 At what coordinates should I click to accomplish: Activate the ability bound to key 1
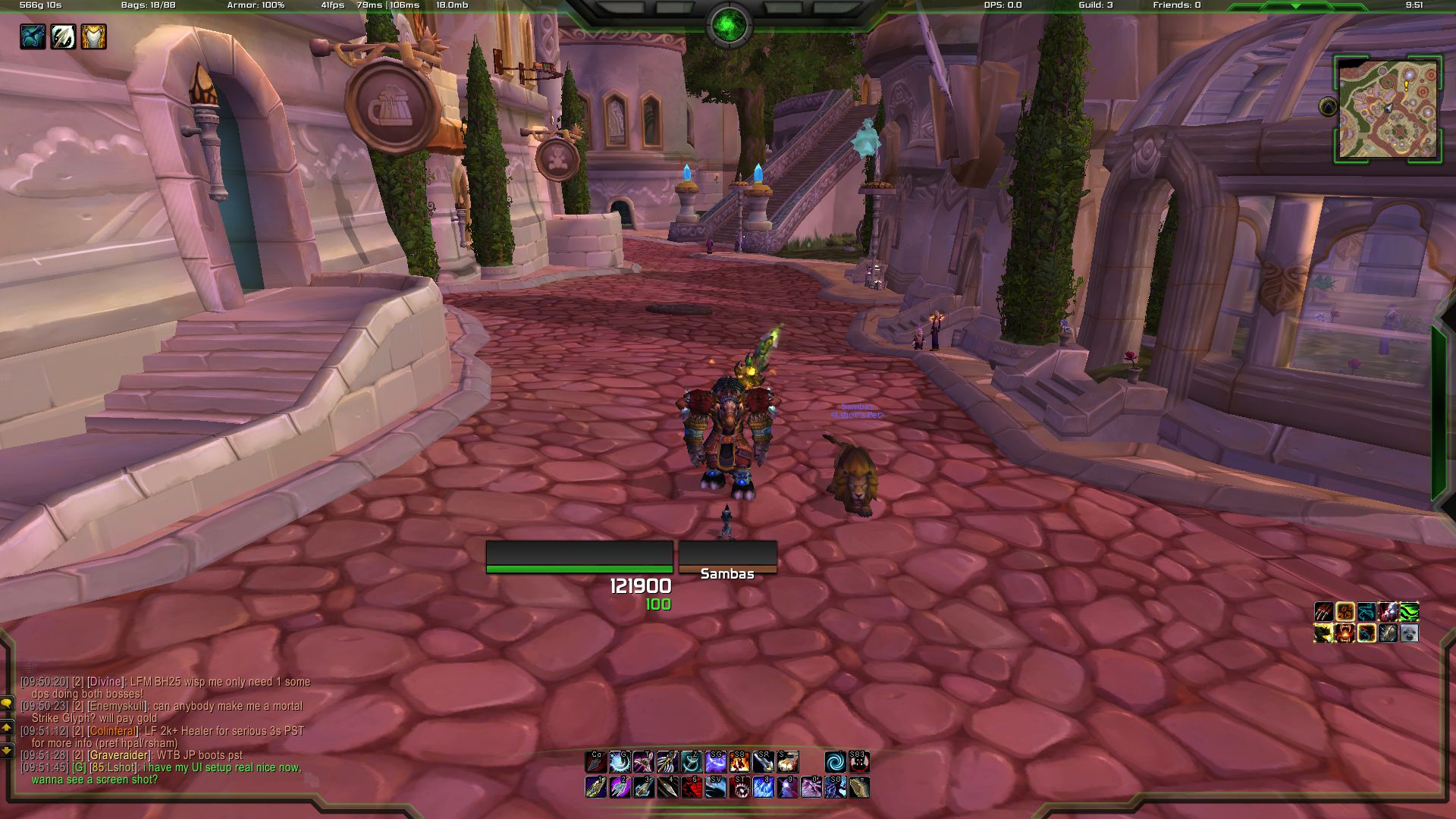click(x=596, y=787)
